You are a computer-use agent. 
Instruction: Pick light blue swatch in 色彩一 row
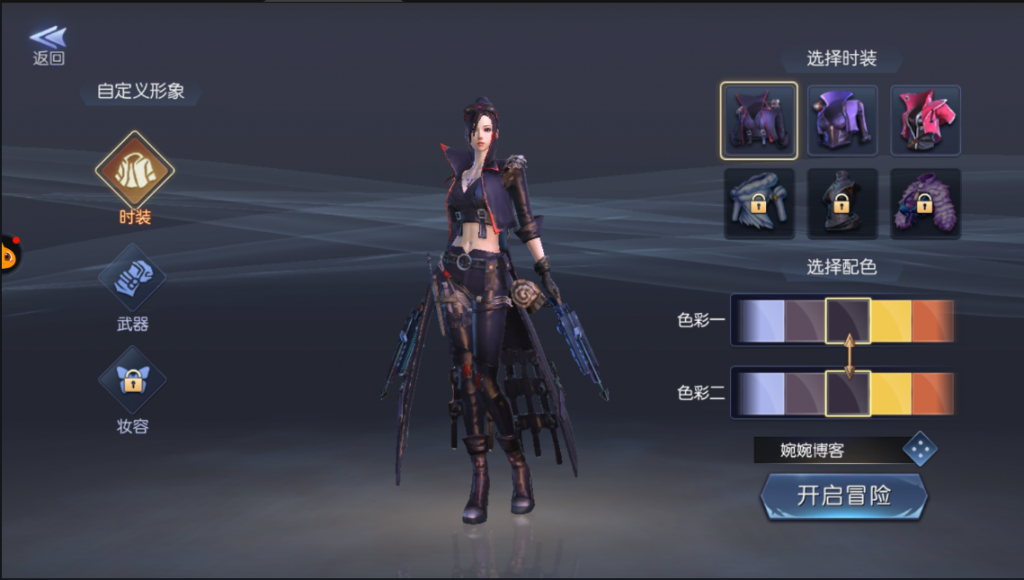pos(761,321)
